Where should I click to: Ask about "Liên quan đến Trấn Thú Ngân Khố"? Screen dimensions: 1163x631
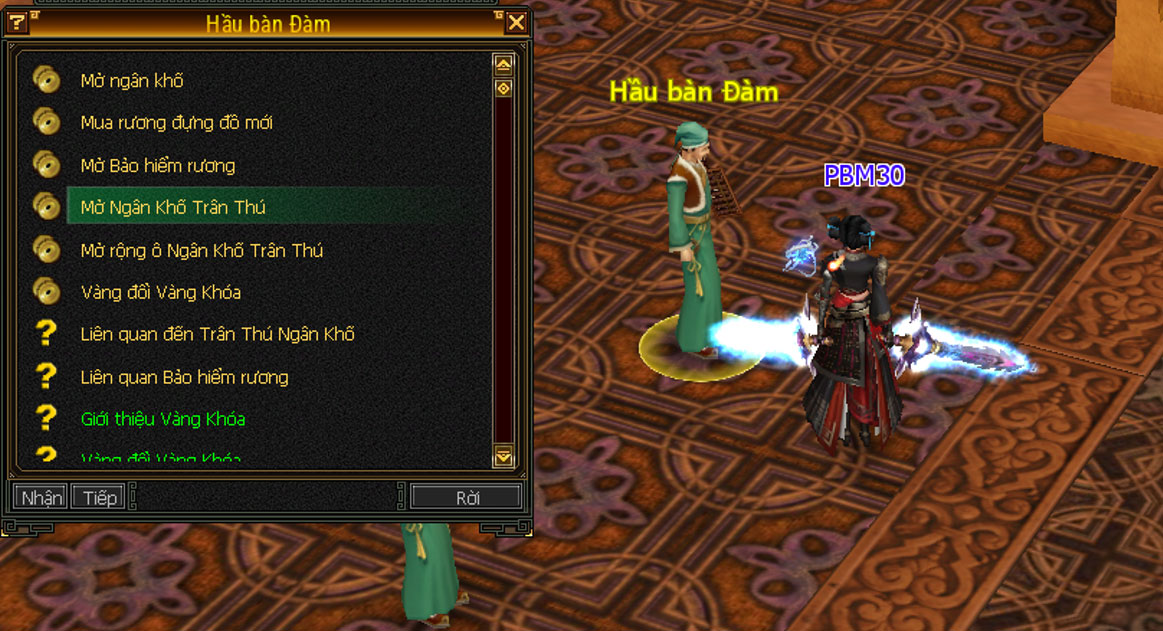(x=217, y=334)
